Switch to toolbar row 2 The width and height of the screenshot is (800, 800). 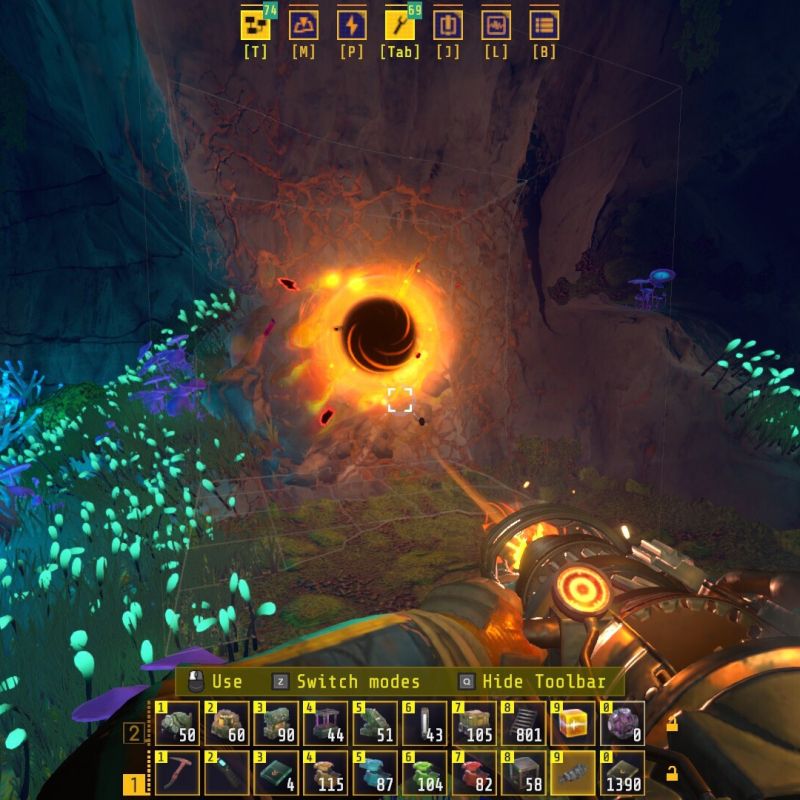point(133,734)
